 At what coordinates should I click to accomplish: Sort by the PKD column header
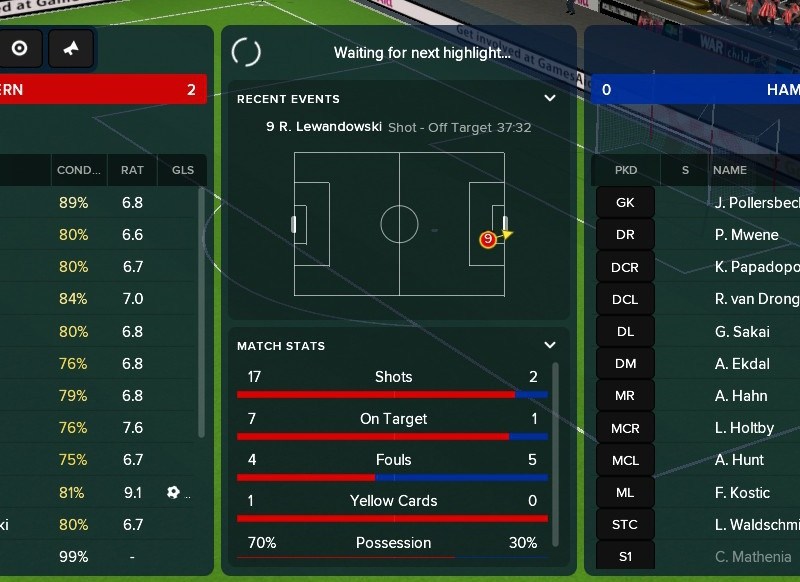coord(626,170)
